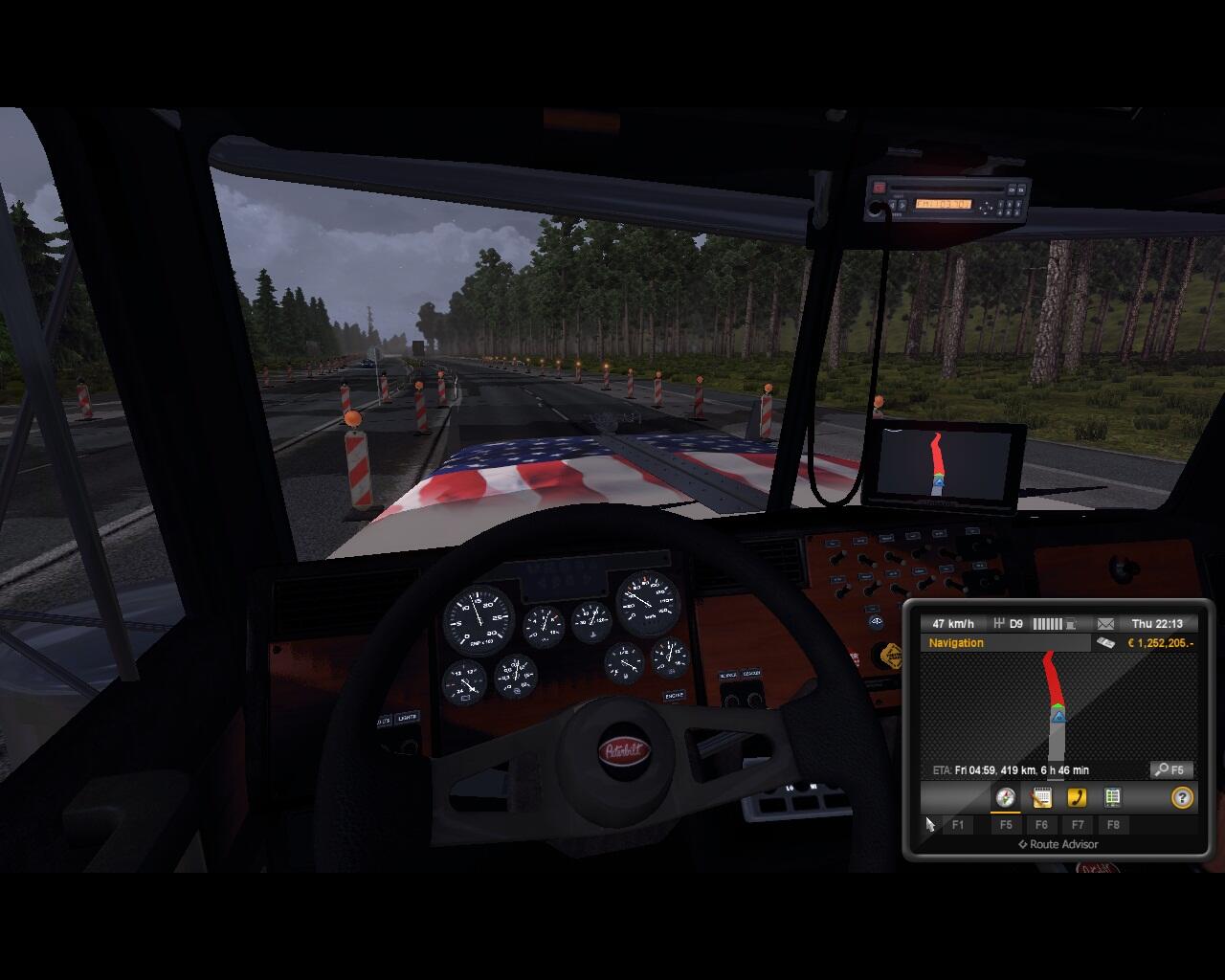
Task: Open the compass navigation tab
Action: [1005, 797]
